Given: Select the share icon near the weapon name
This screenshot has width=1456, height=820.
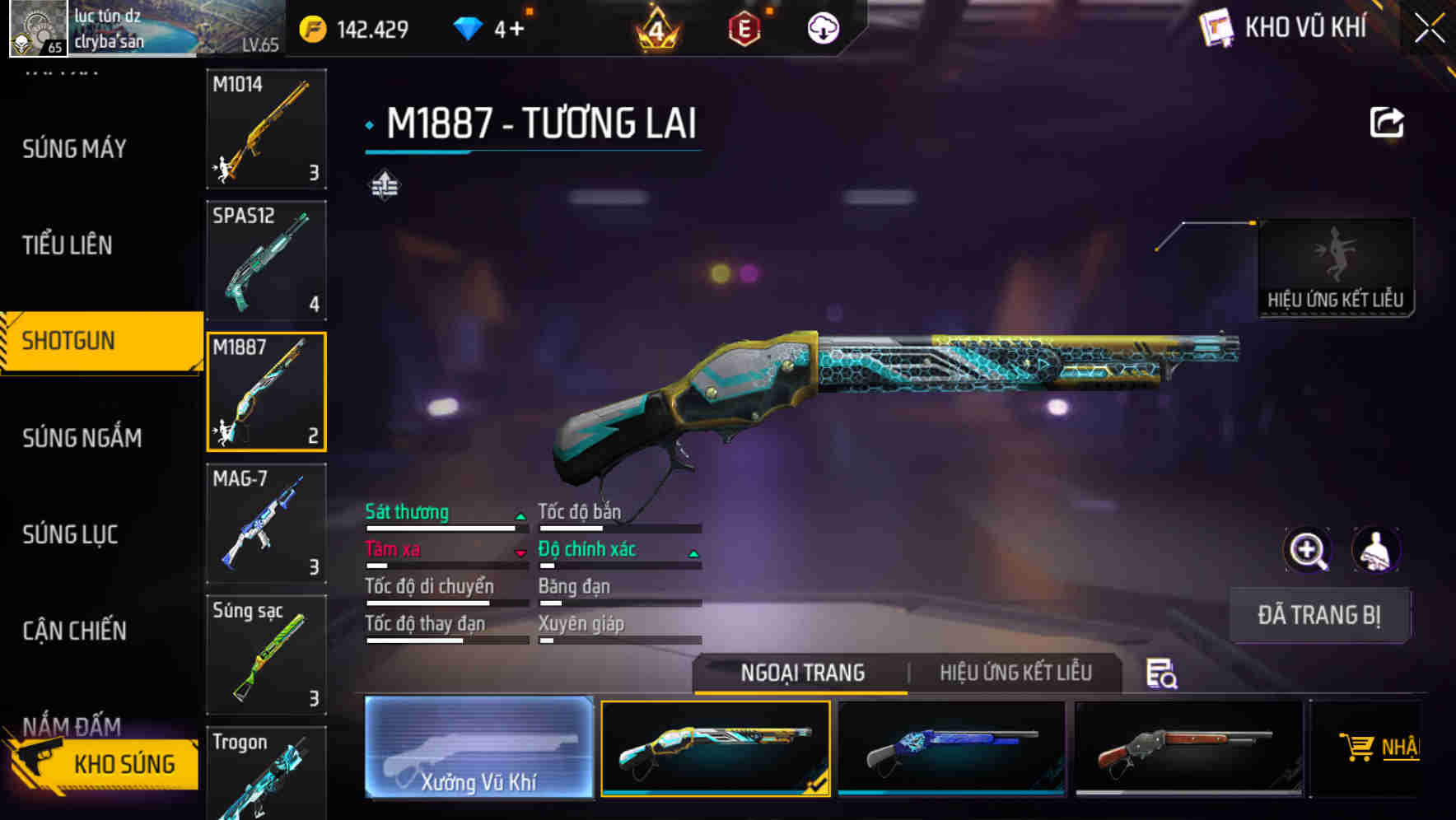Looking at the screenshot, I should pyautogui.click(x=1388, y=122).
